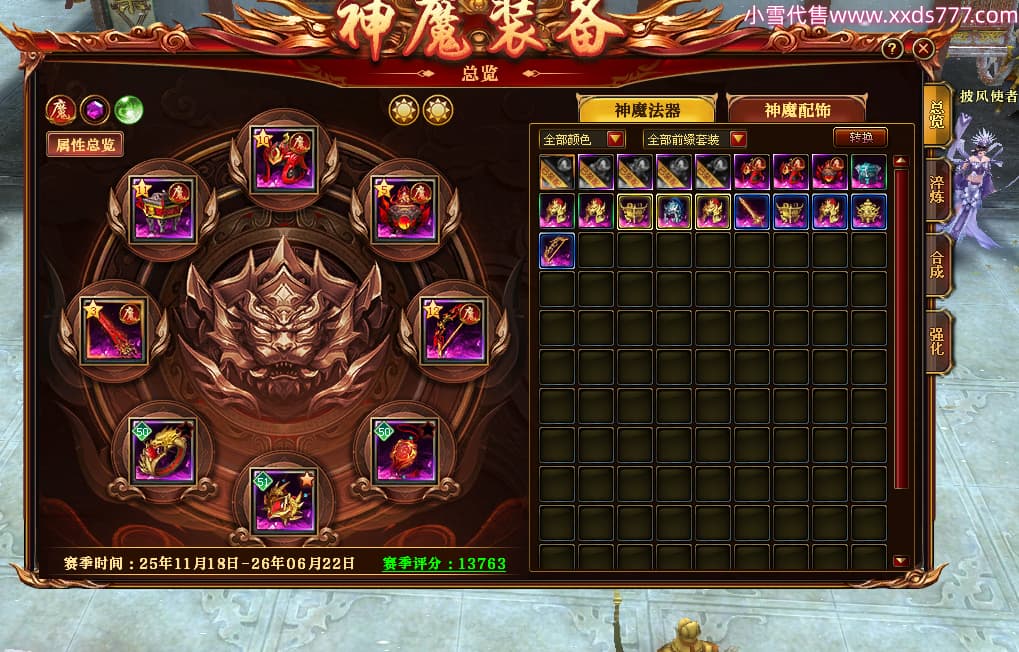Select the 总览 side tab
This screenshot has width=1019, height=652.
tap(937, 115)
